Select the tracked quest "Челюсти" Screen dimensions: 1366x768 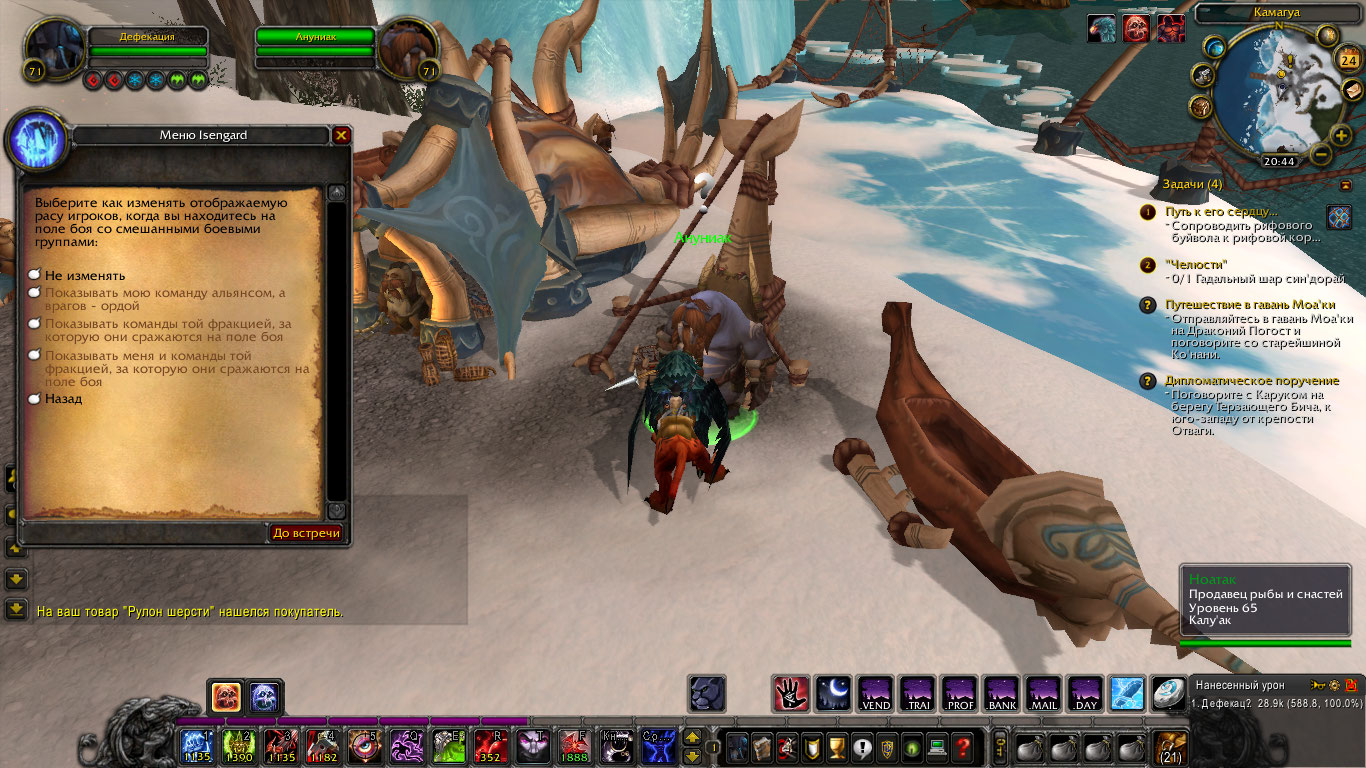tap(1191, 265)
